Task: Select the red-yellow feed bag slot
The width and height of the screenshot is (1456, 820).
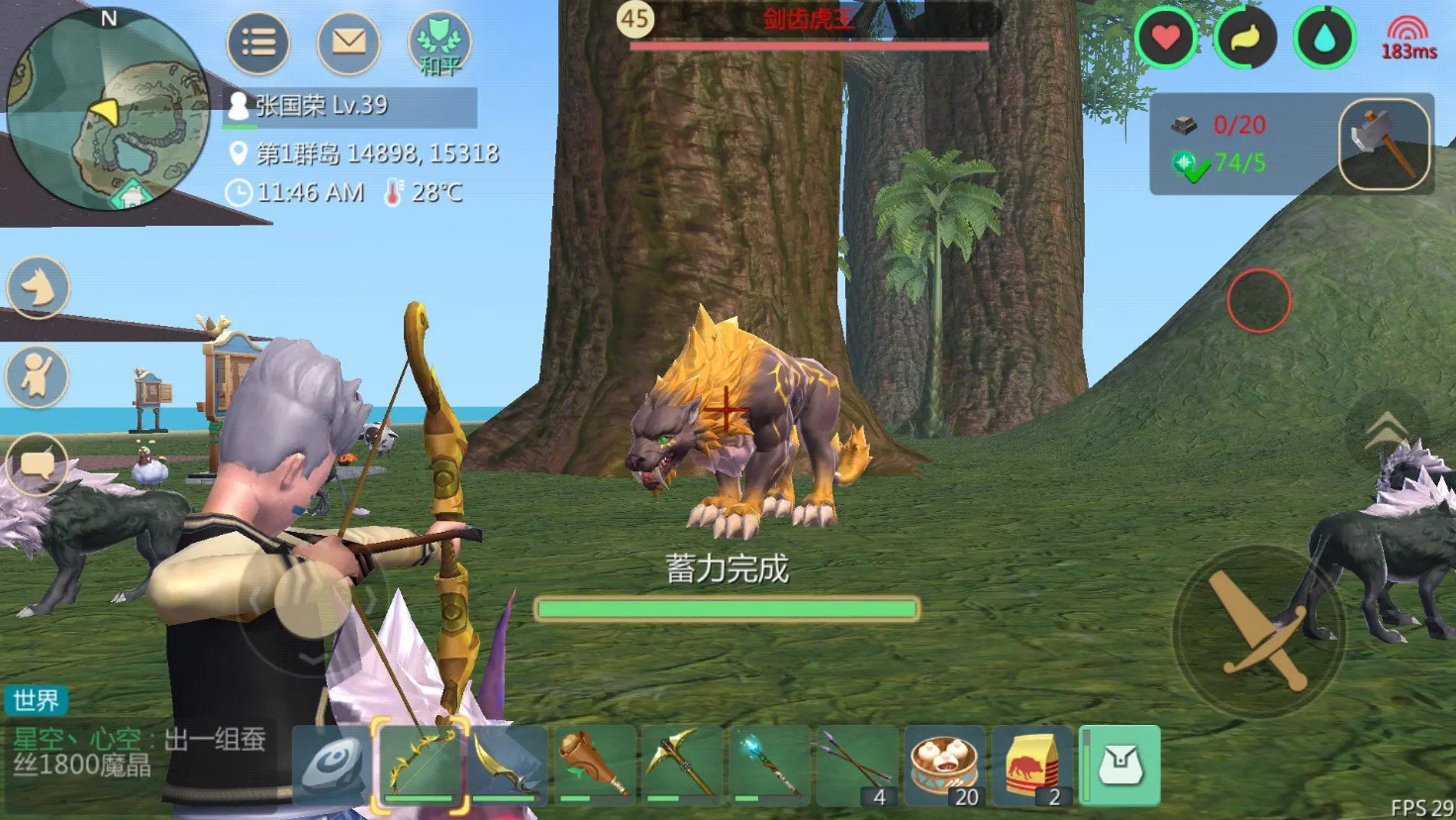Action: click(x=1031, y=765)
